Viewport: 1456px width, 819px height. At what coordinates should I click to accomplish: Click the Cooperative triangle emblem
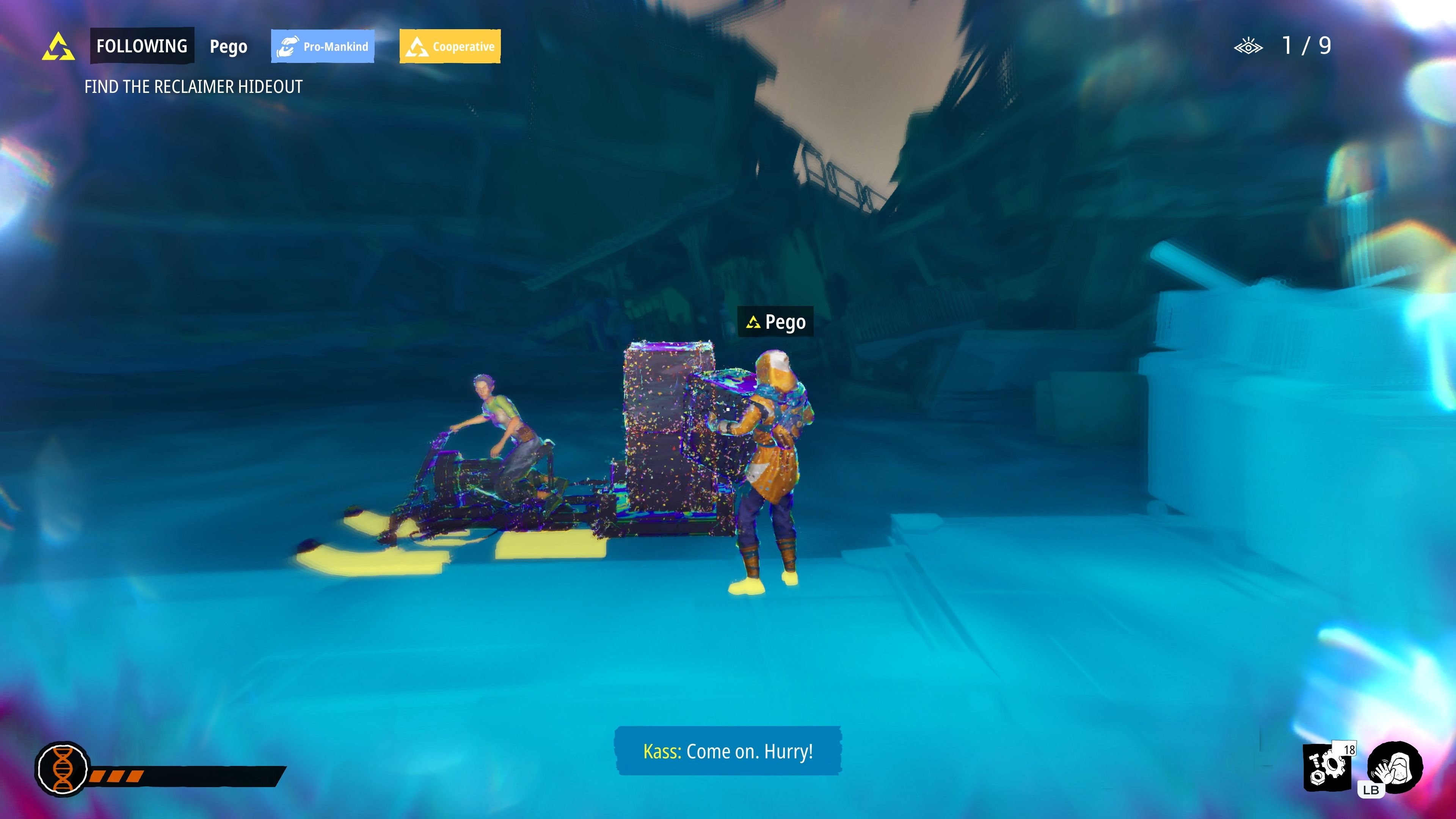pos(417,46)
